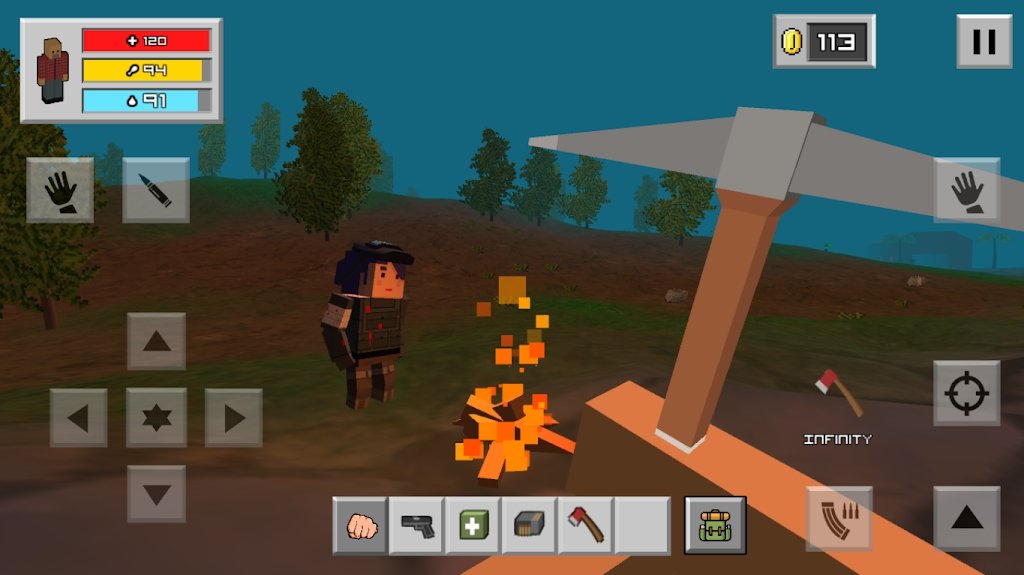The height and width of the screenshot is (575, 1024).
Task: Tap the d-pad down arrow
Action: coord(156,494)
